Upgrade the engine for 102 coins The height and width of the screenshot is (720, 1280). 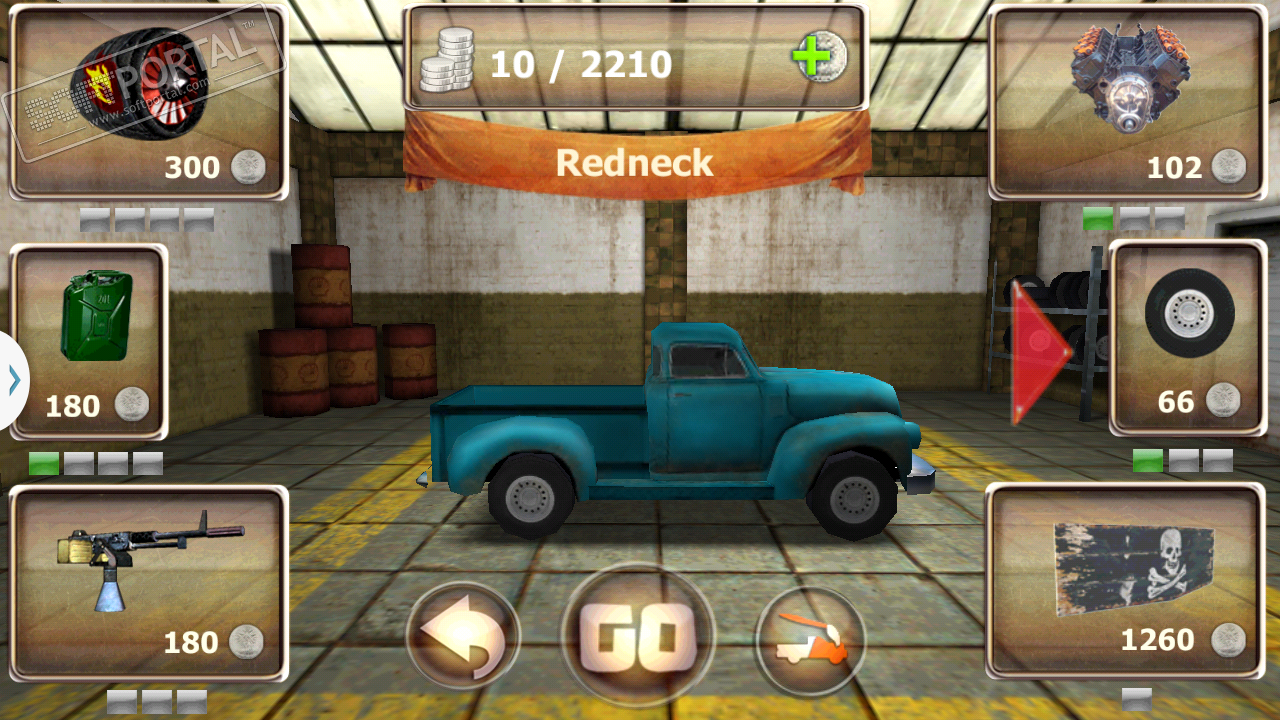click(1127, 103)
